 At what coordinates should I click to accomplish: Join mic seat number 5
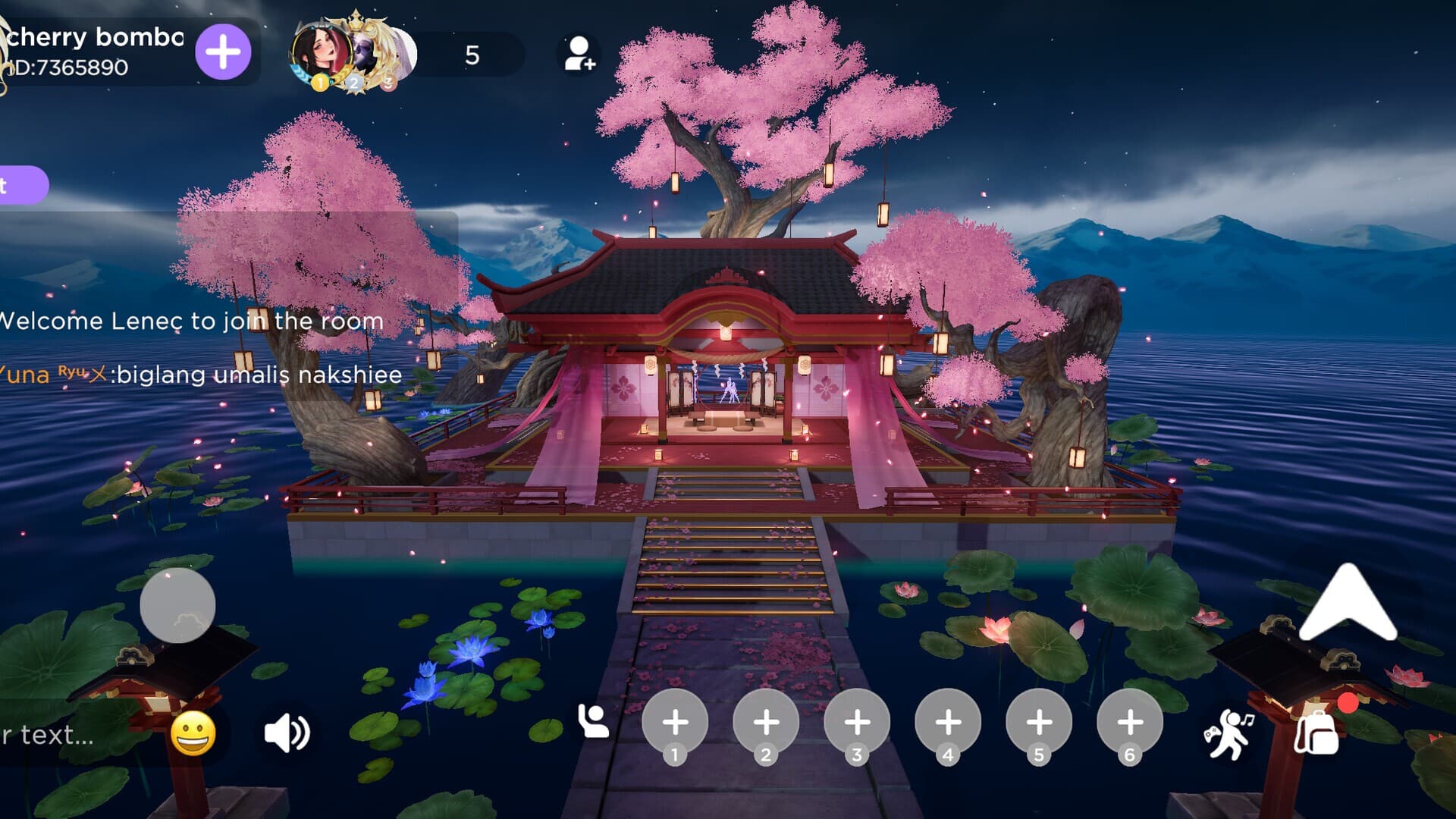pos(1039,723)
